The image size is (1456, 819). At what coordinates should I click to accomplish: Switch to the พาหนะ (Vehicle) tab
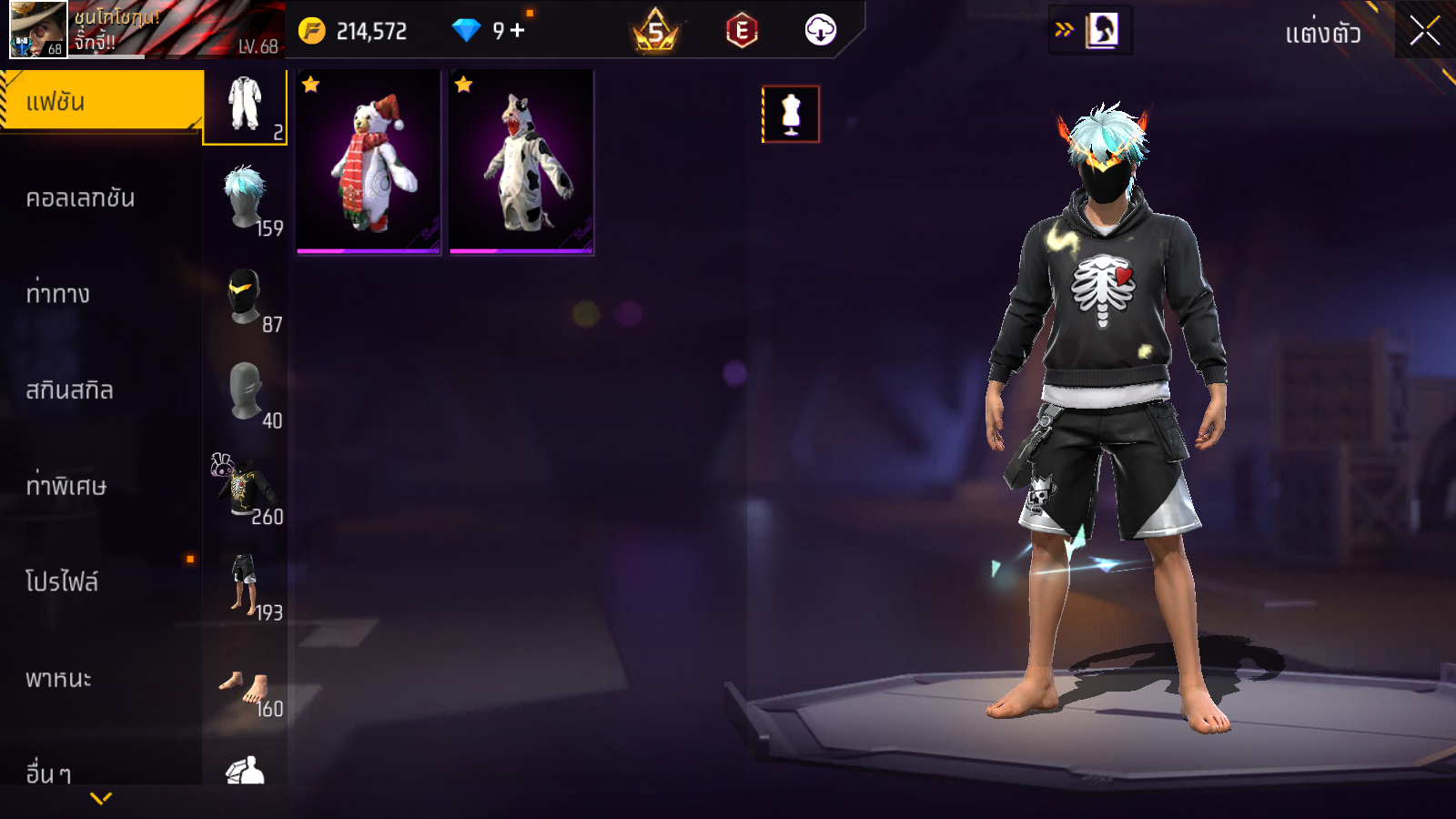tap(58, 679)
